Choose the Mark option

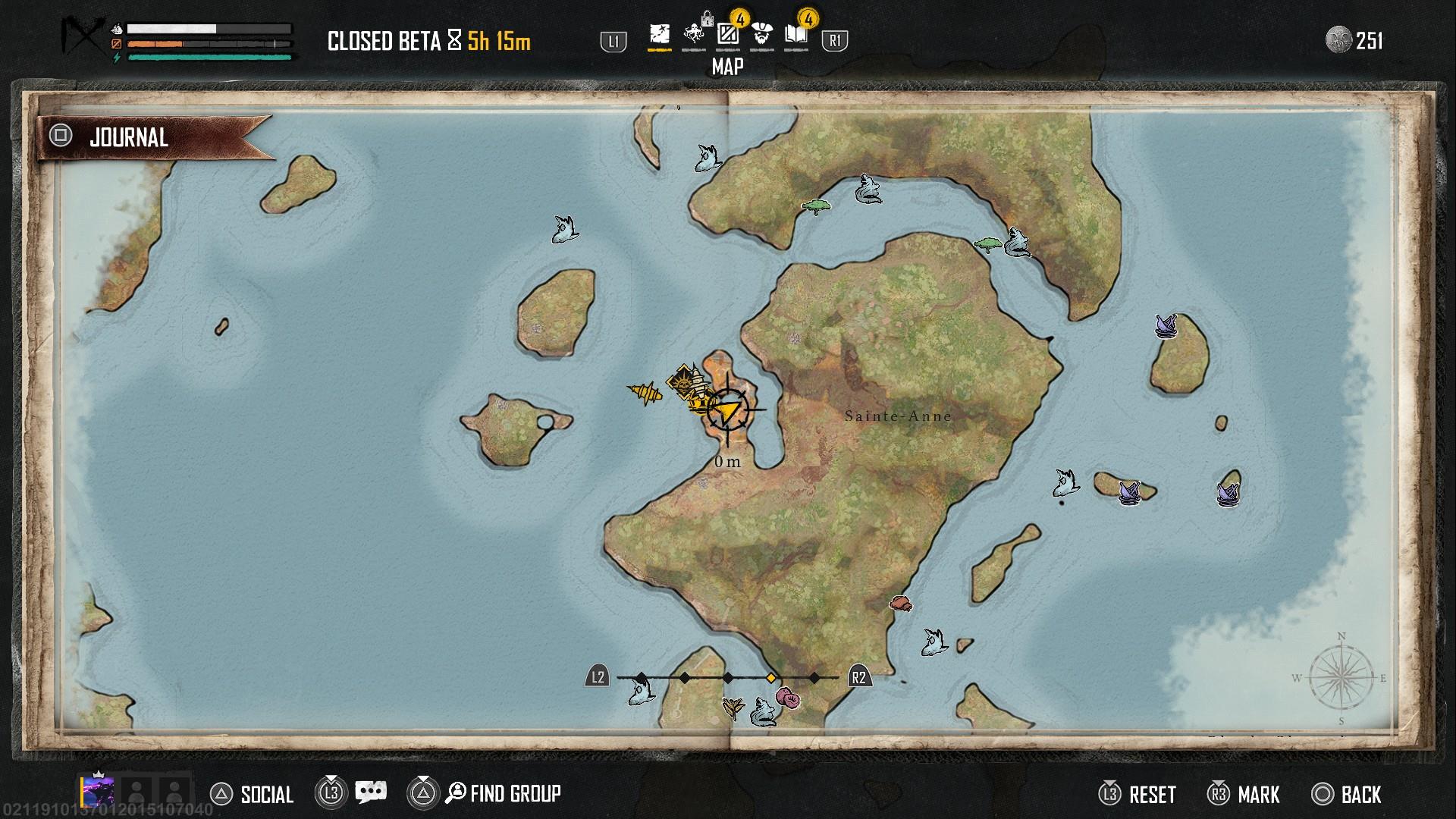pyautogui.click(x=1244, y=794)
